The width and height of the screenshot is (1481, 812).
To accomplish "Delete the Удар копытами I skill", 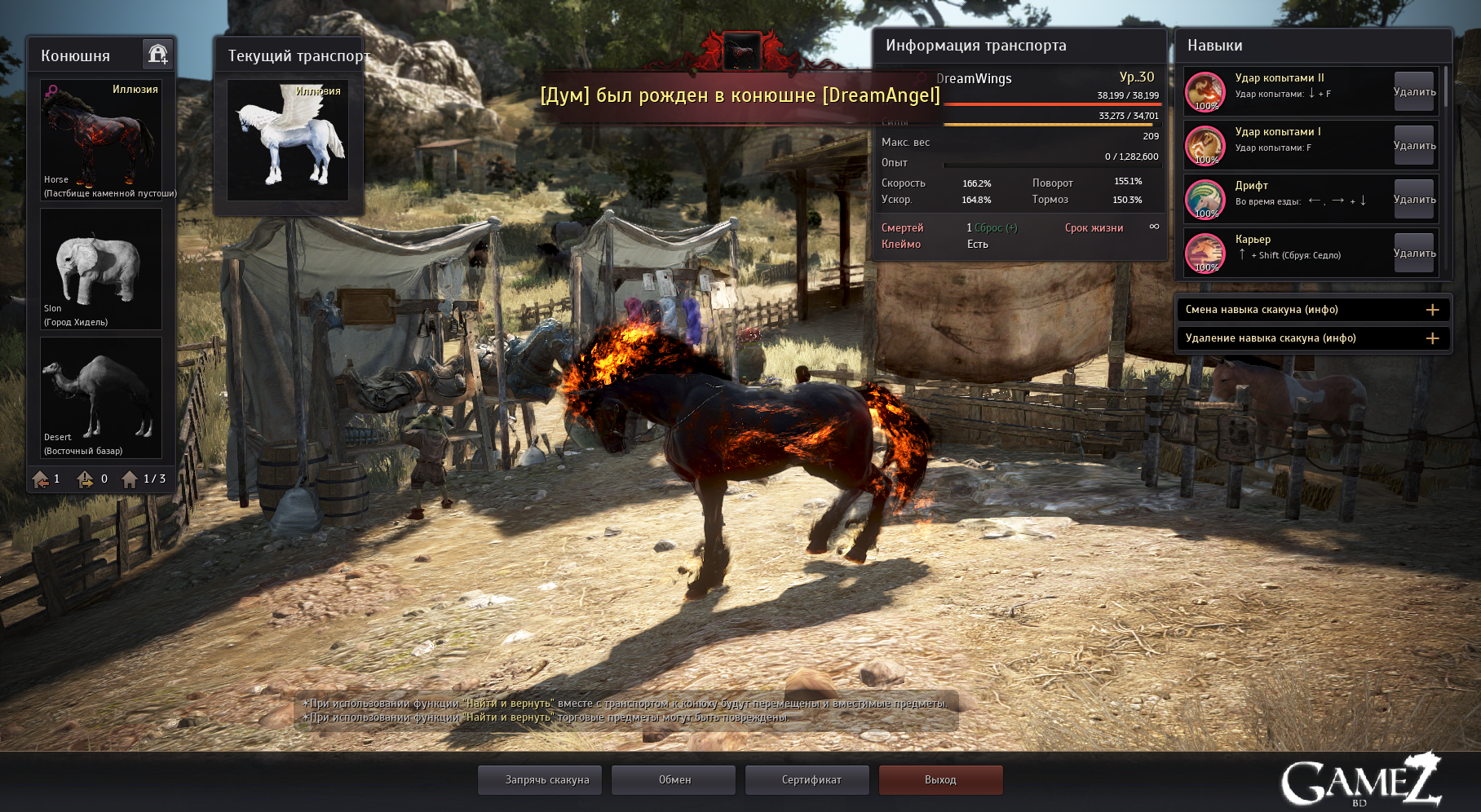I will pos(1414,146).
